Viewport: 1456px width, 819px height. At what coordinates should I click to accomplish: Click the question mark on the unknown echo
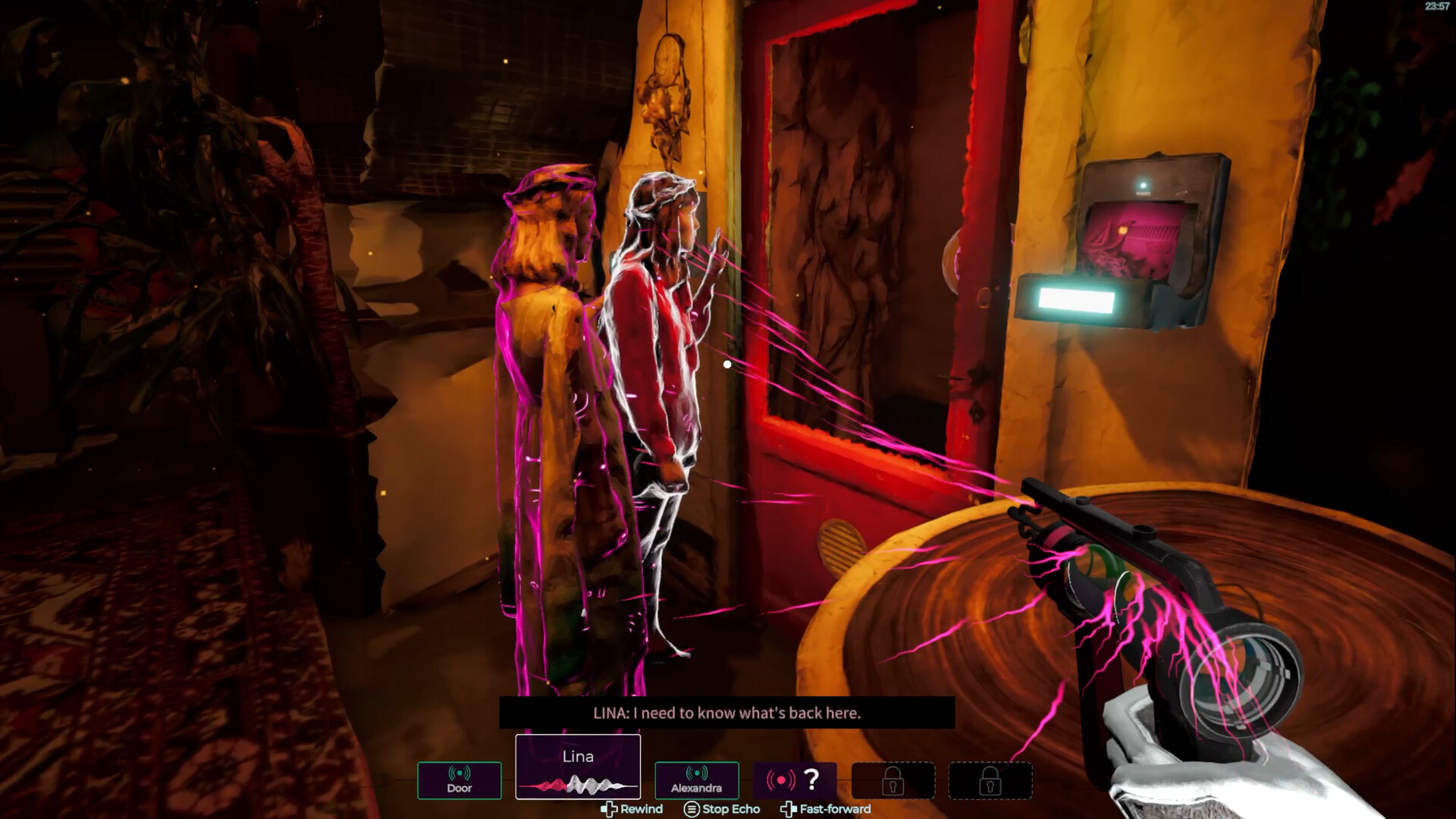810,779
